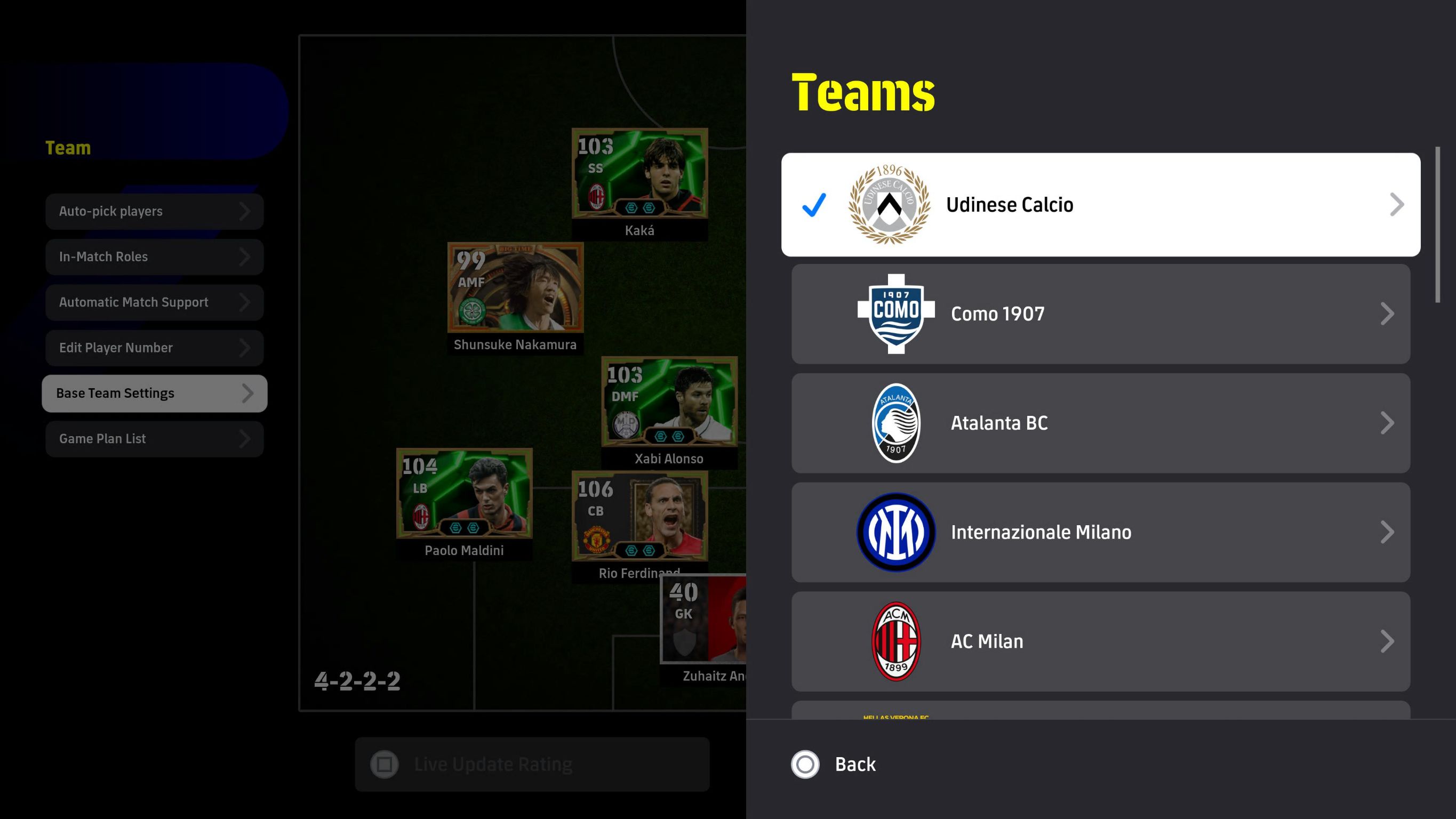1456x819 pixels.
Task: Choose Como 1907 from the teams list
Action: (x=1100, y=314)
